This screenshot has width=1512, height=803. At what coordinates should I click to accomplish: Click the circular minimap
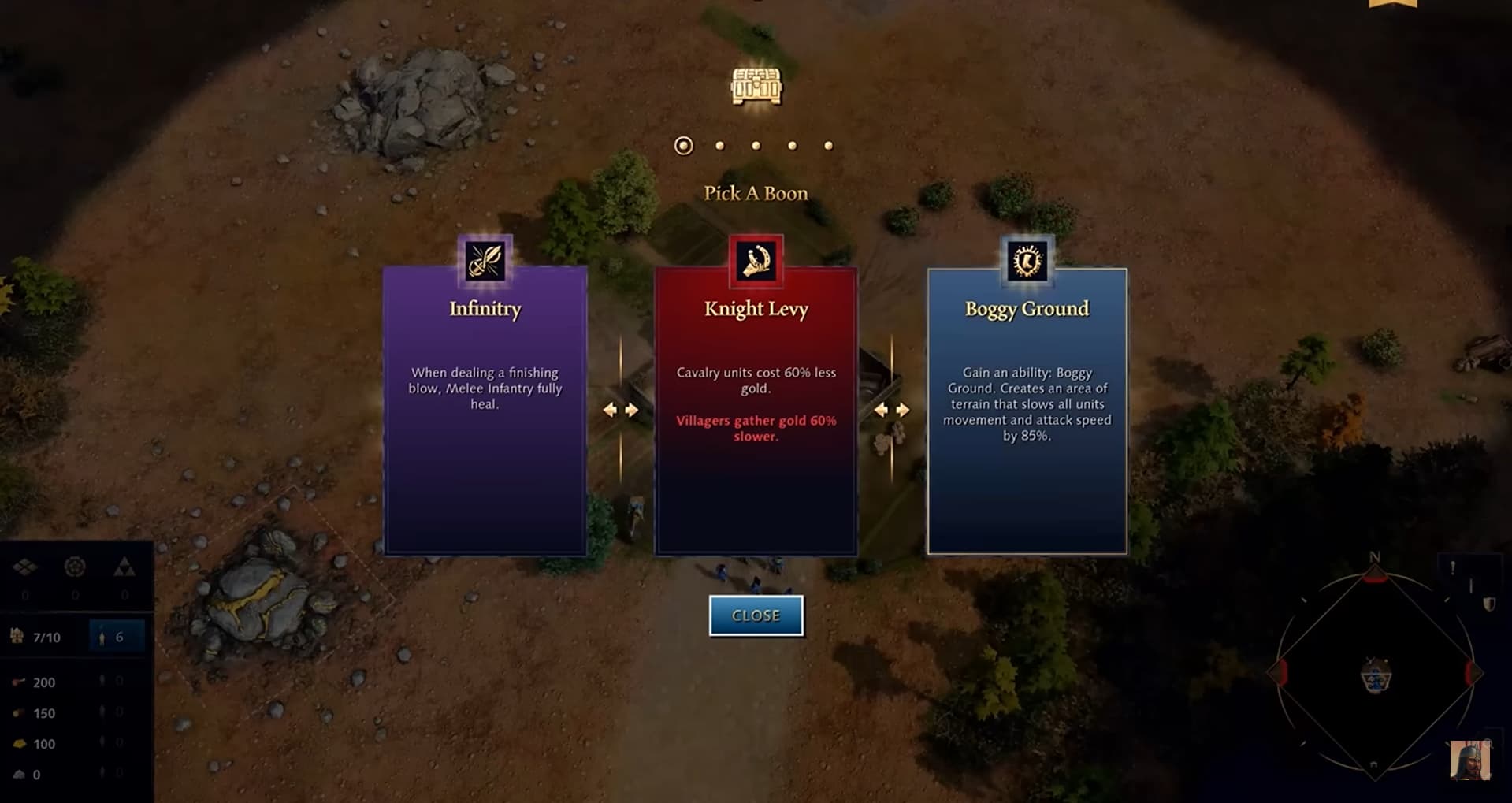click(x=1375, y=674)
